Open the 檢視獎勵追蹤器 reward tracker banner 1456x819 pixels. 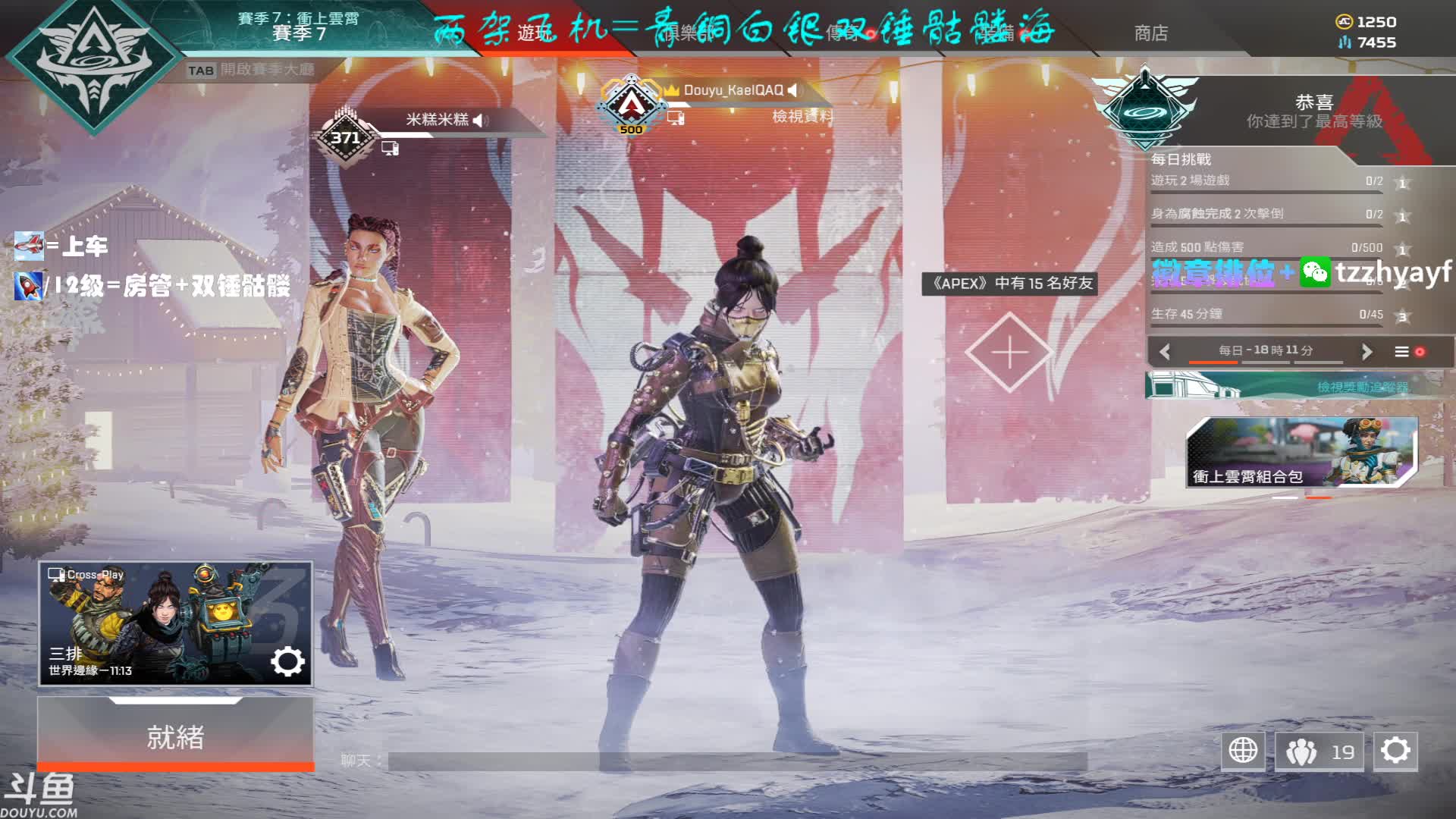pyautogui.click(x=1289, y=387)
